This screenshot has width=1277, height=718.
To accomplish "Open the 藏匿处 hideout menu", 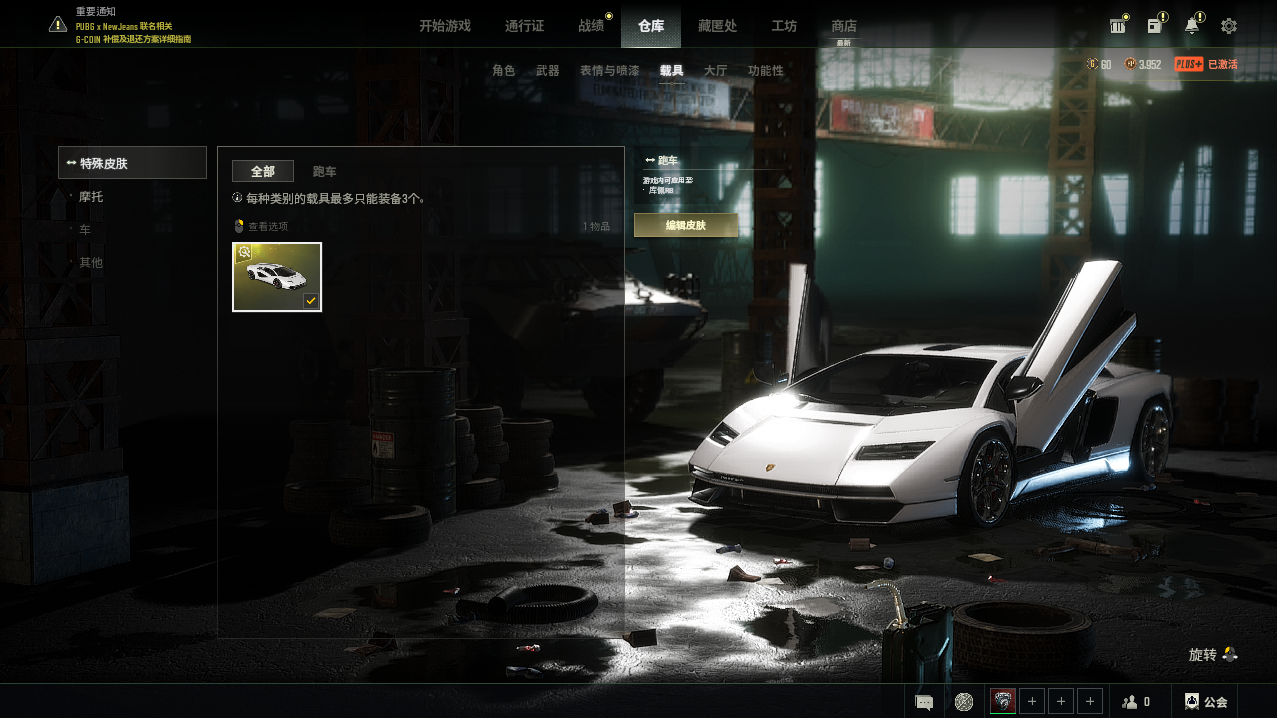I will click(717, 26).
